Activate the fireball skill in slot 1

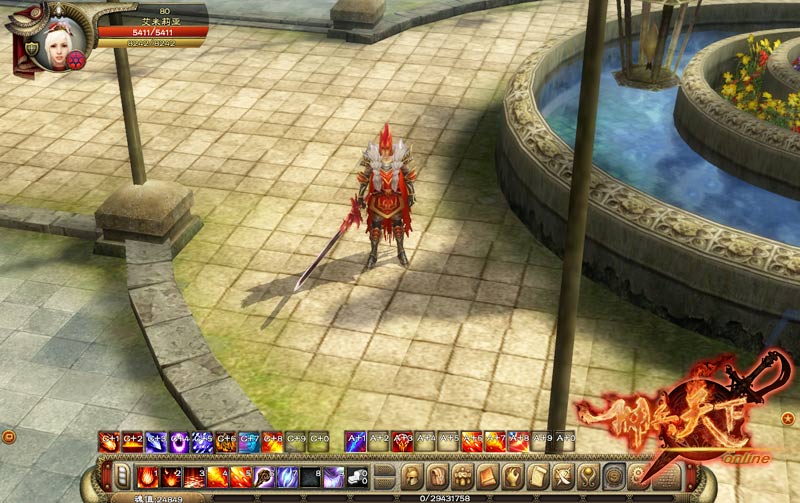(147, 476)
